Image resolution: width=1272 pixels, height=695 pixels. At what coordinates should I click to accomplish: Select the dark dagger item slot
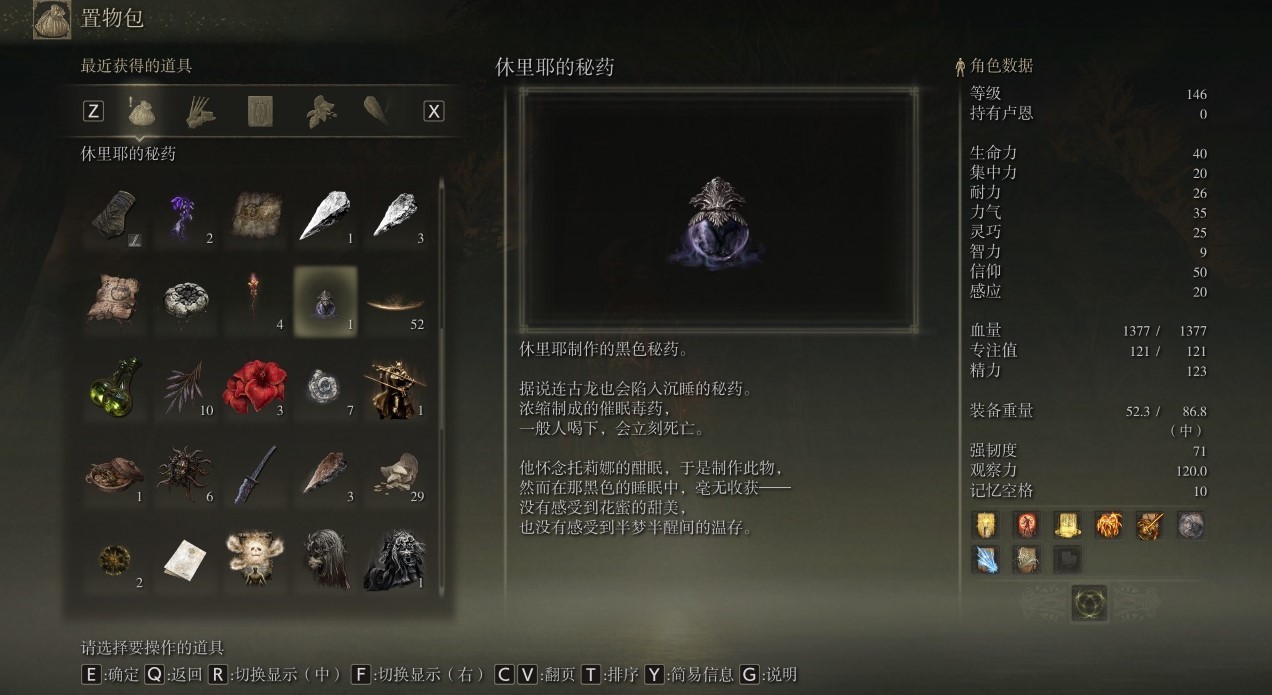[255, 473]
